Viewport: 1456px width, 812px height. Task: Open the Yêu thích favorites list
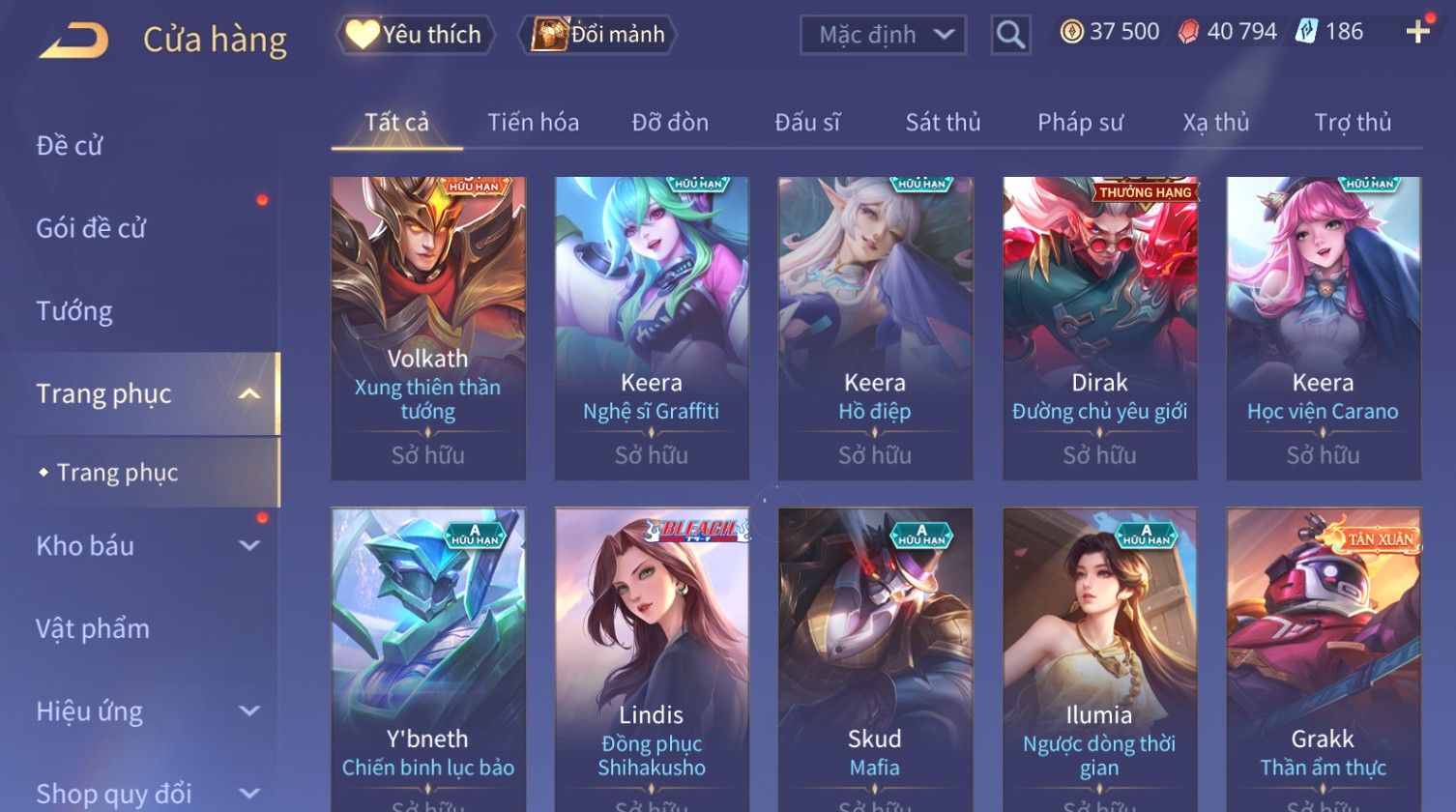pos(416,35)
